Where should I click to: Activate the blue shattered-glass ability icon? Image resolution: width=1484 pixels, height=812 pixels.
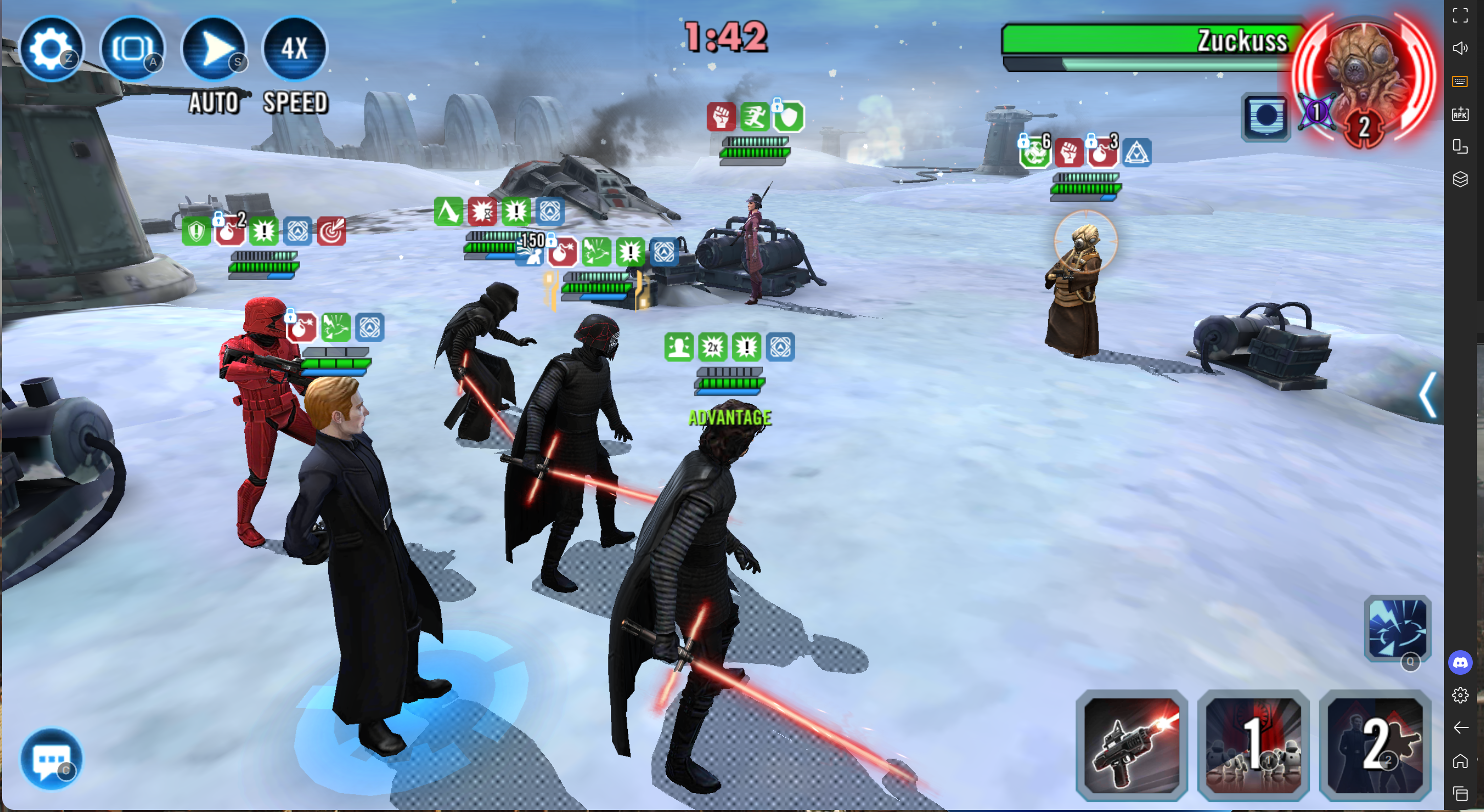coord(1397,629)
